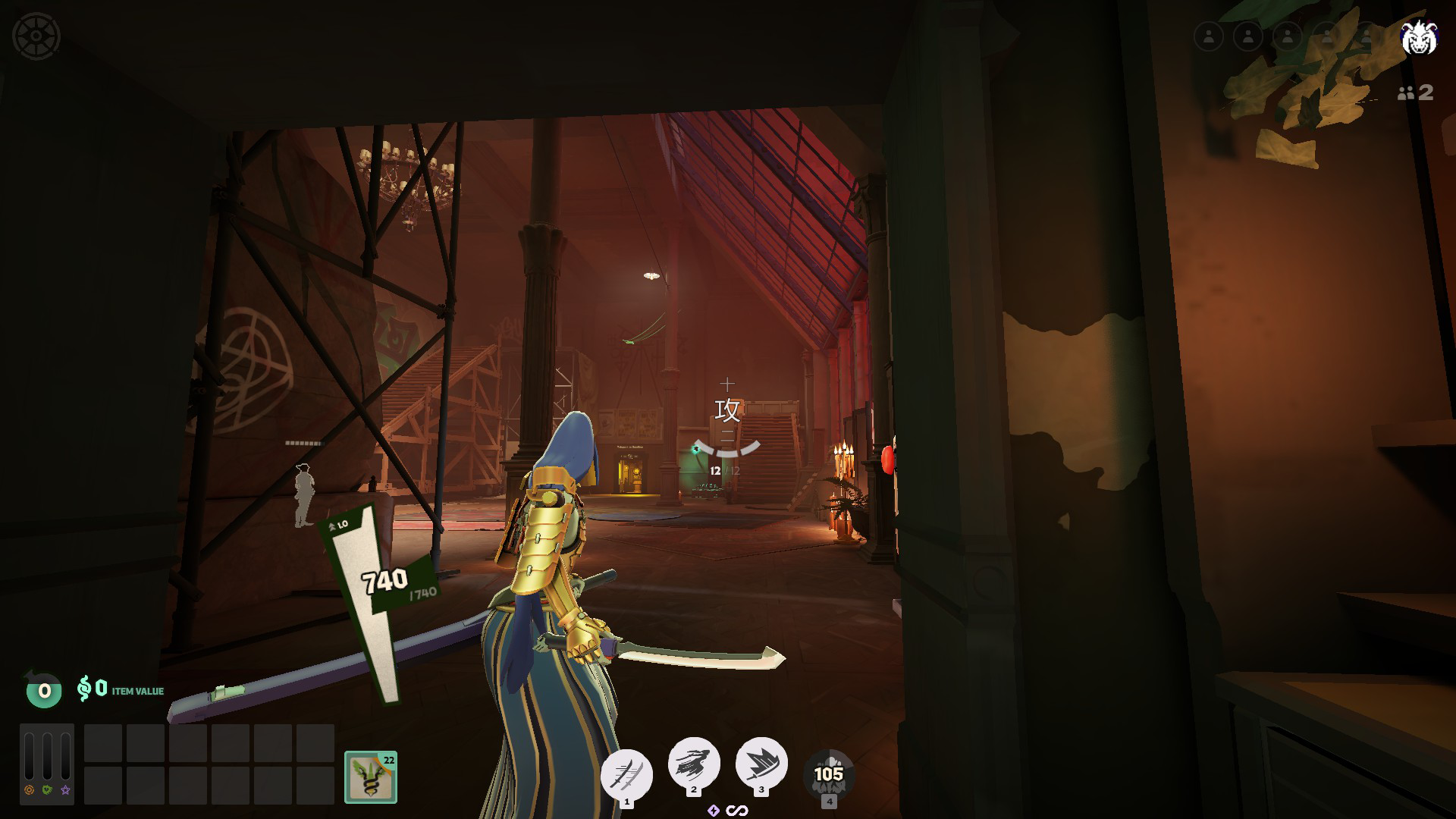Click the green potion counter icon

(44, 690)
